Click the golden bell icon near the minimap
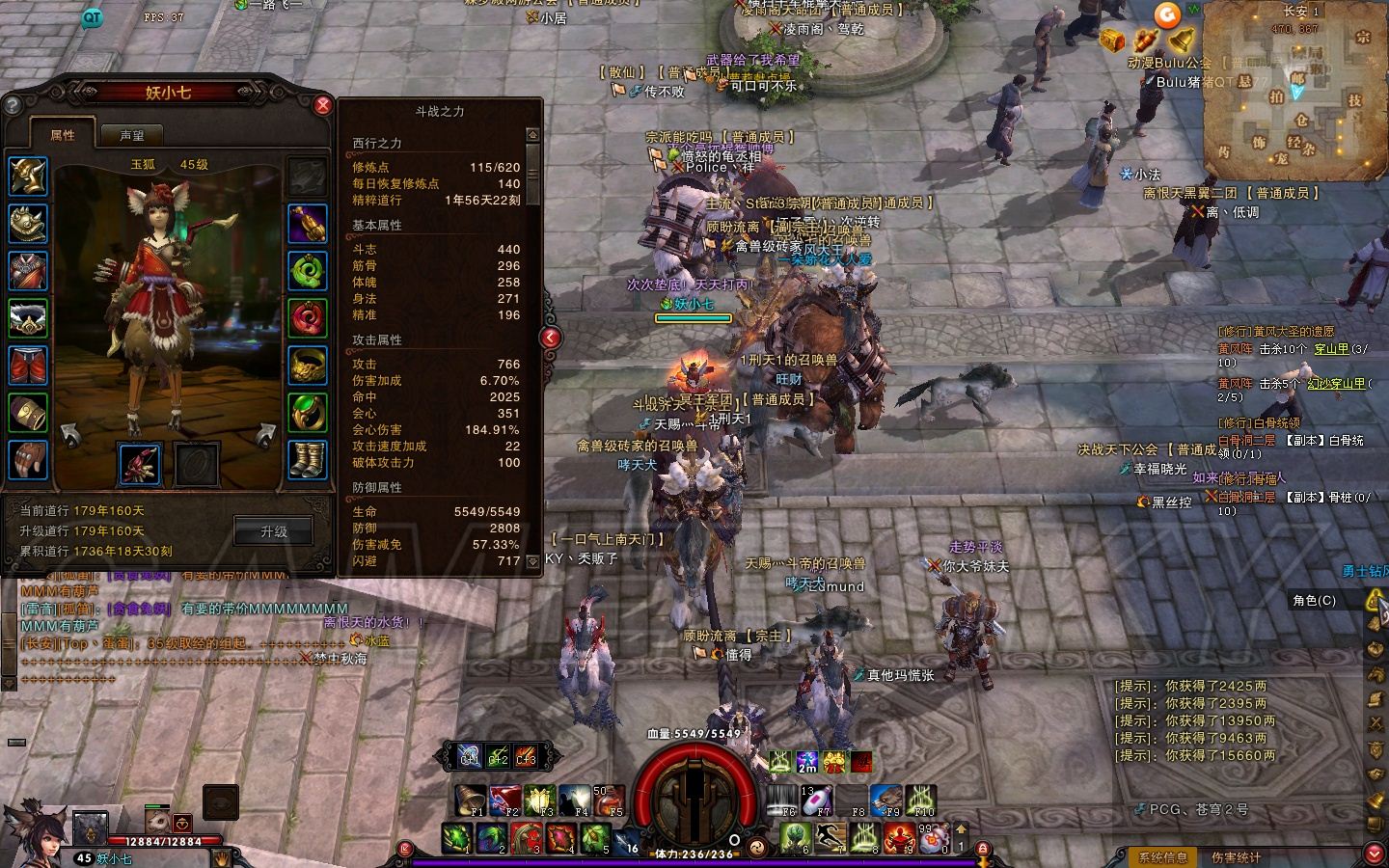The height and width of the screenshot is (868, 1389). (1182, 40)
